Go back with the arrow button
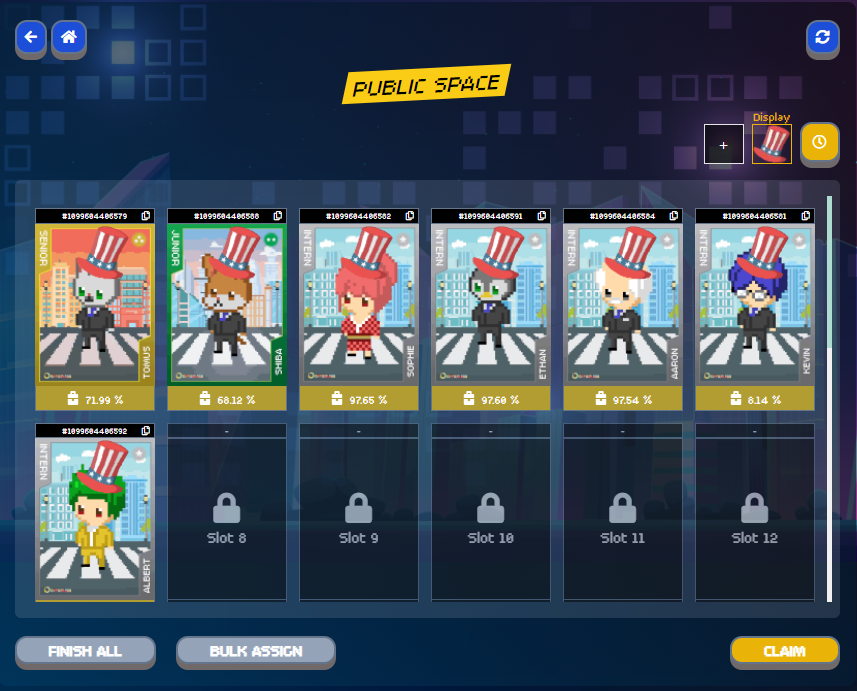Image resolution: width=857 pixels, height=691 pixels. click(31, 38)
